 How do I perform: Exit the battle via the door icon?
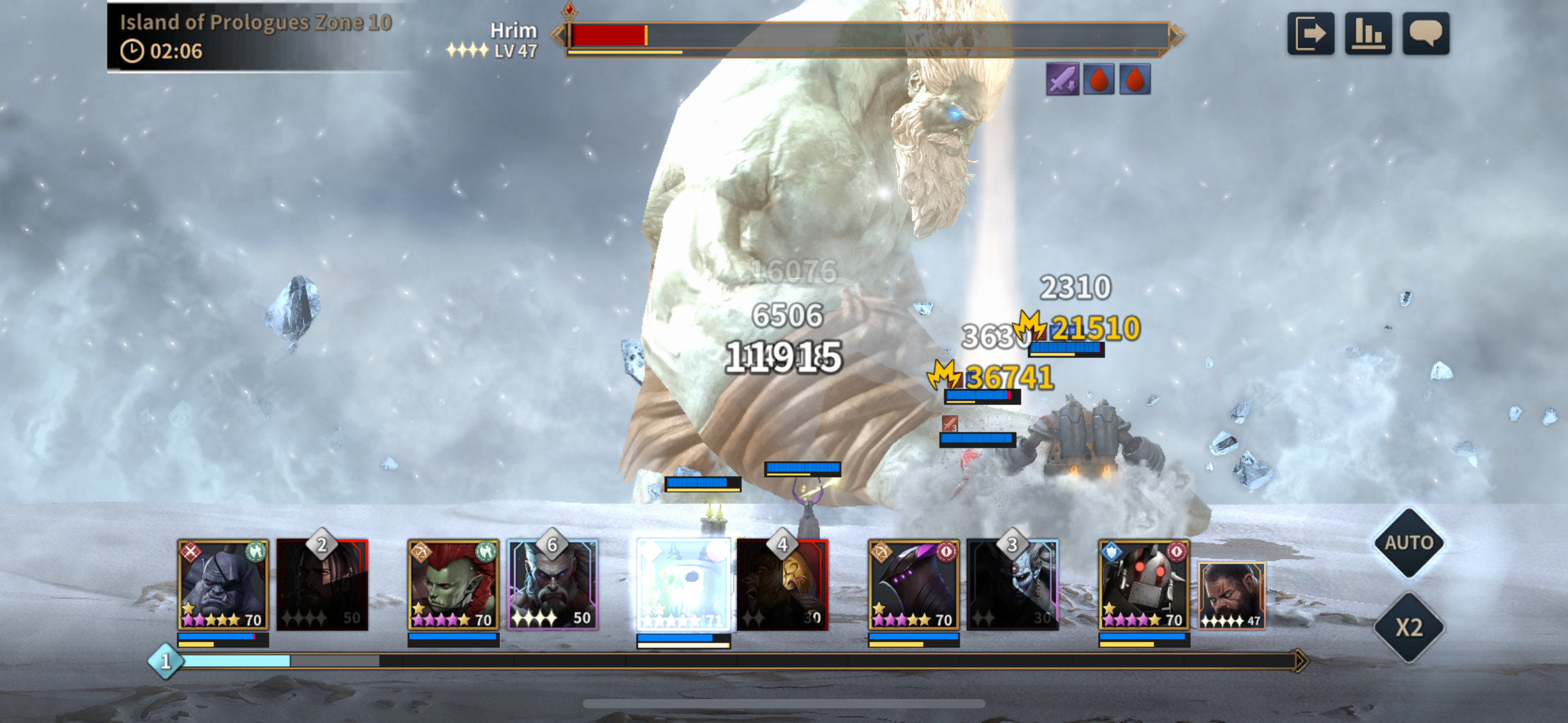coord(1310,34)
